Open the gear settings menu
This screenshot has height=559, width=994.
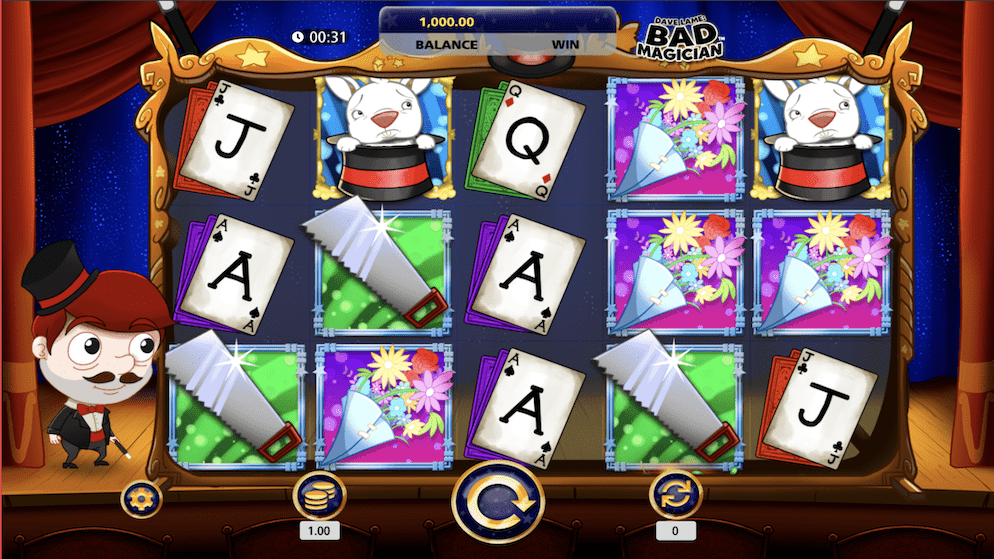click(x=141, y=498)
